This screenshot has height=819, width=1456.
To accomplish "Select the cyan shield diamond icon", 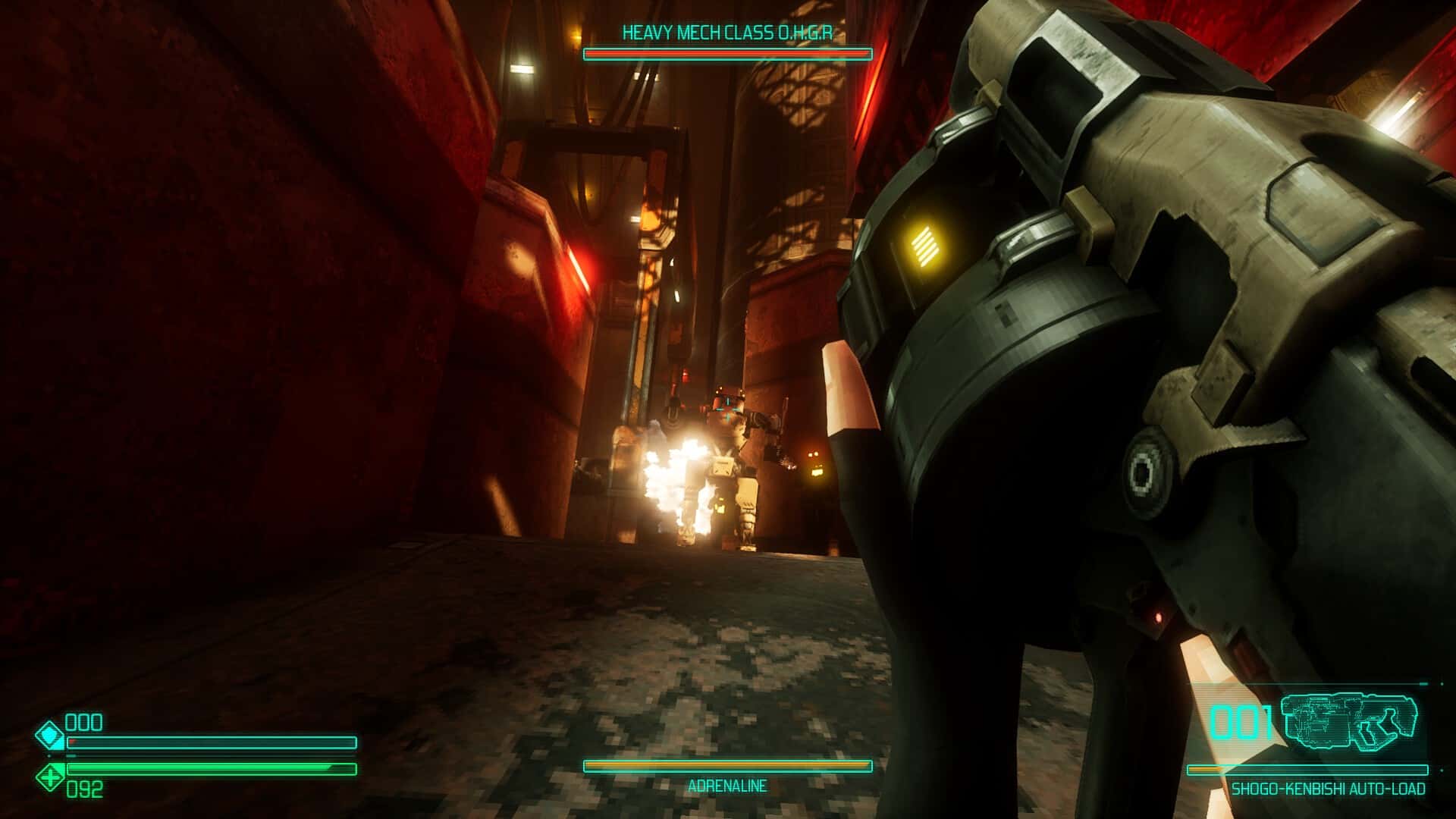I will (50, 734).
